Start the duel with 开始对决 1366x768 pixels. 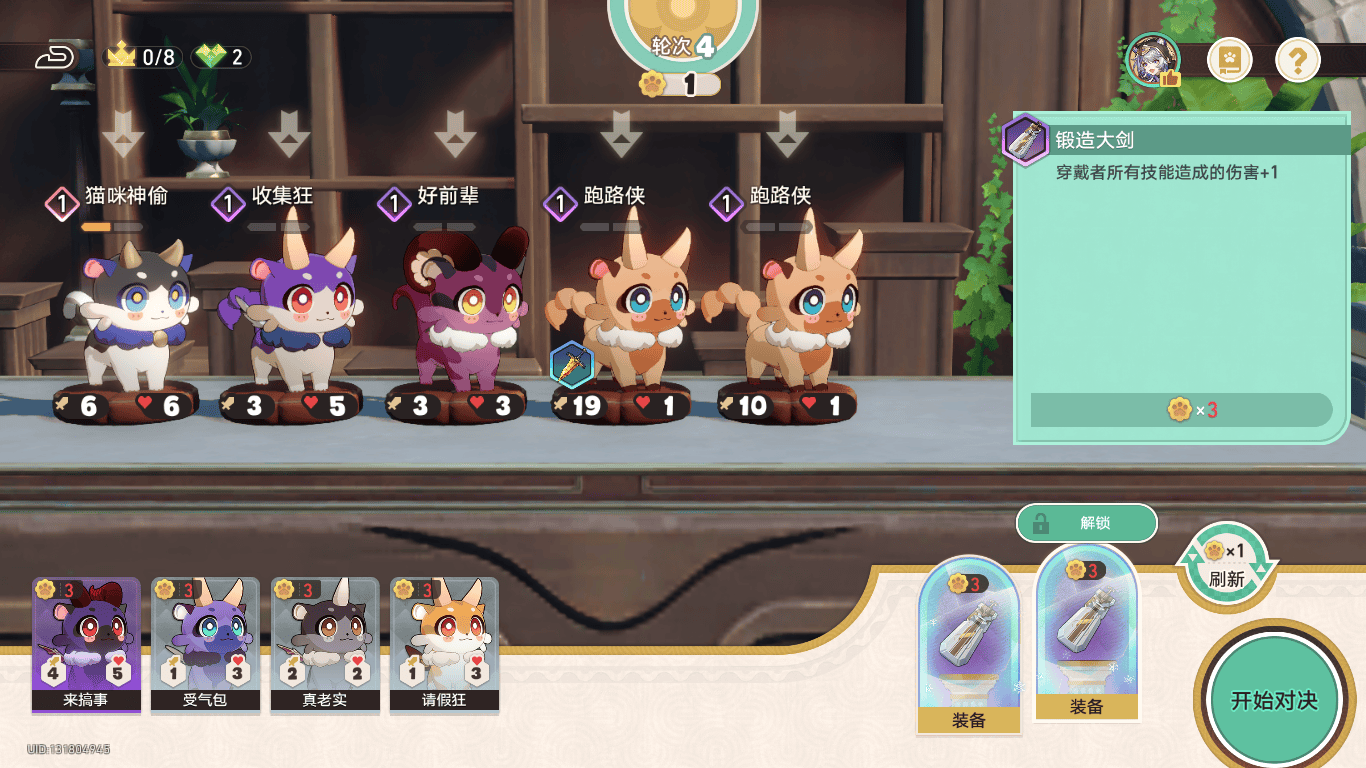(1272, 699)
